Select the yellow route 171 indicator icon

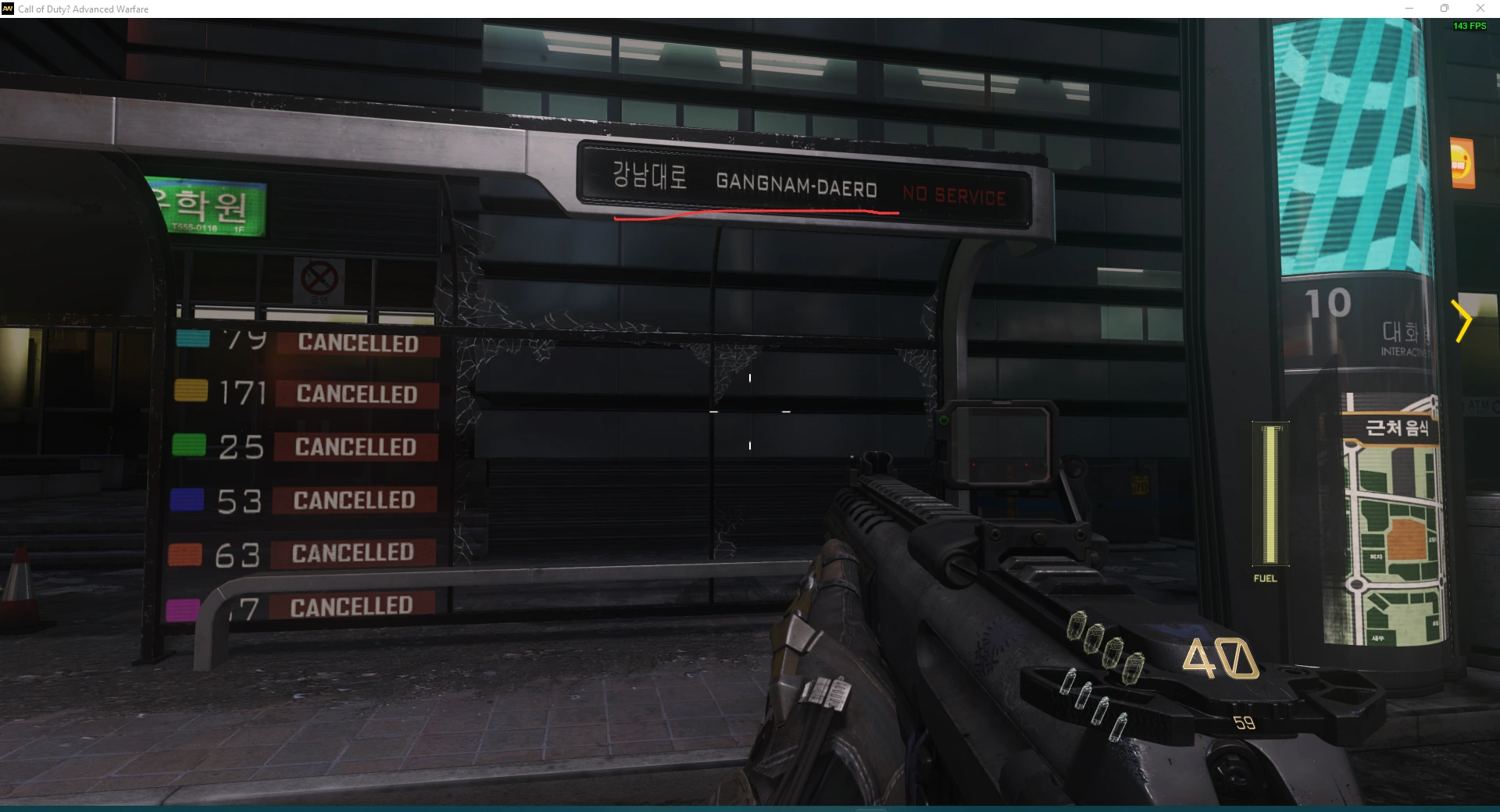(x=190, y=391)
